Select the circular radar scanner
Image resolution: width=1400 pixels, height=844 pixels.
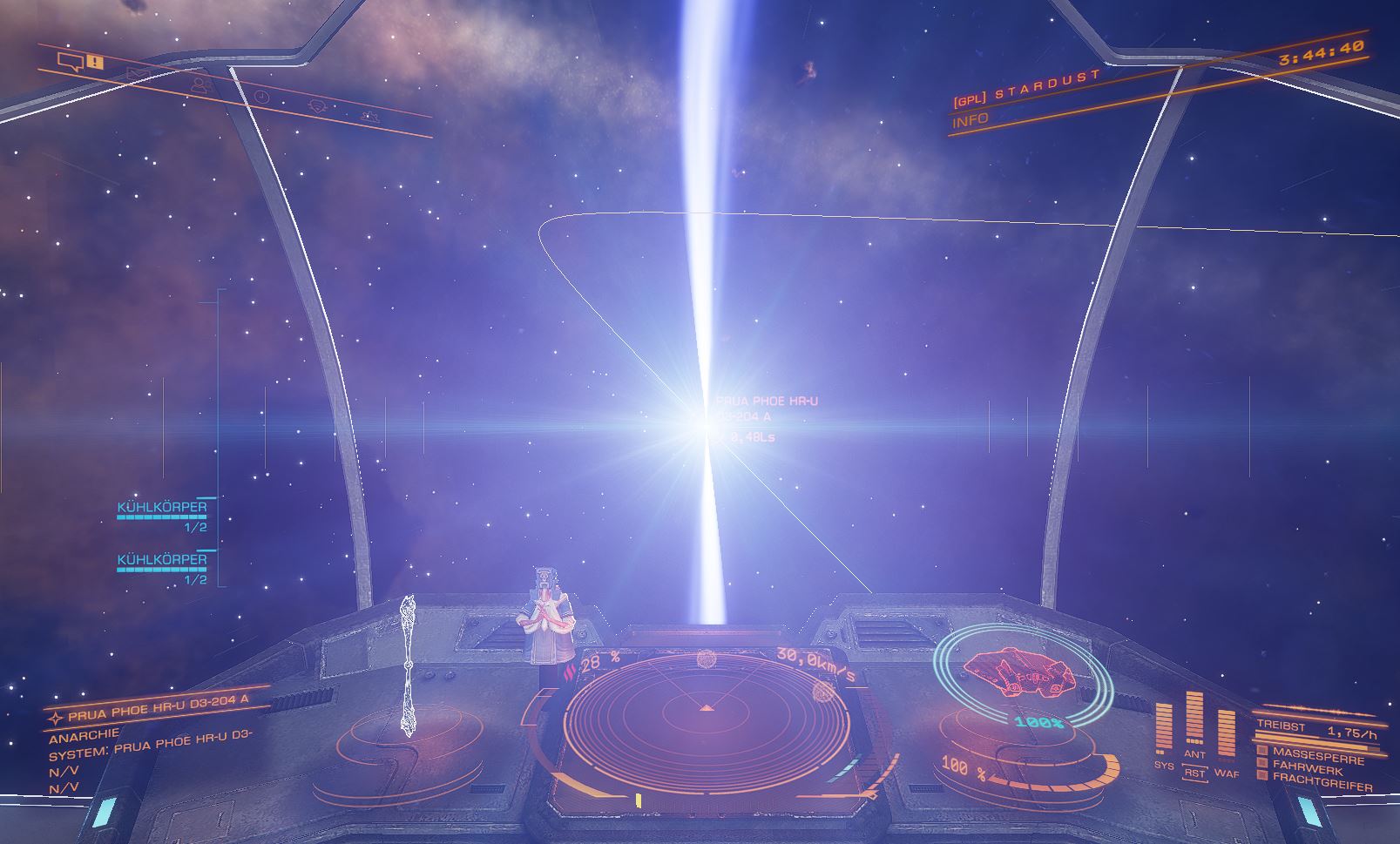coord(706,716)
